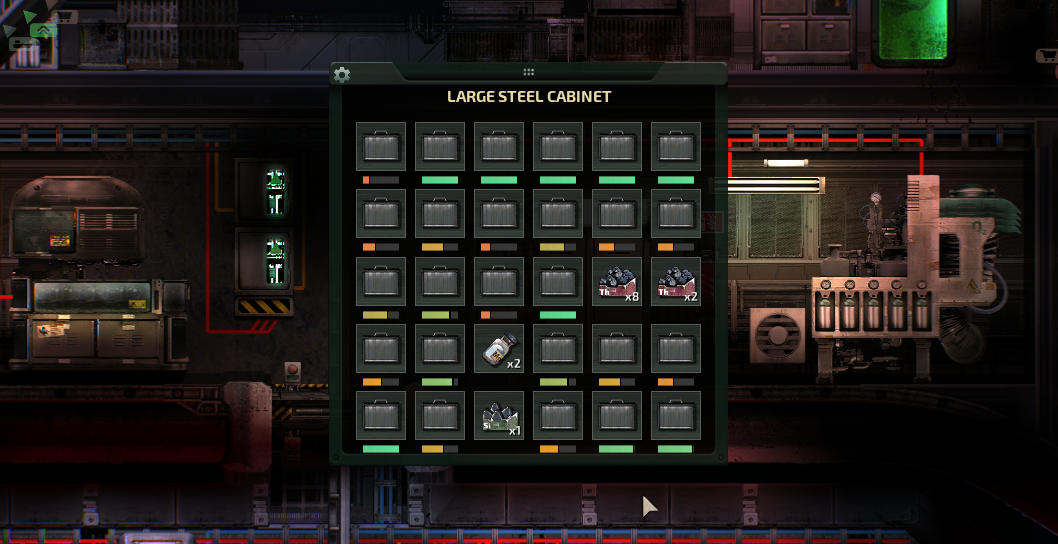
Task: Select the thorium stack of eight
Action: (x=617, y=281)
